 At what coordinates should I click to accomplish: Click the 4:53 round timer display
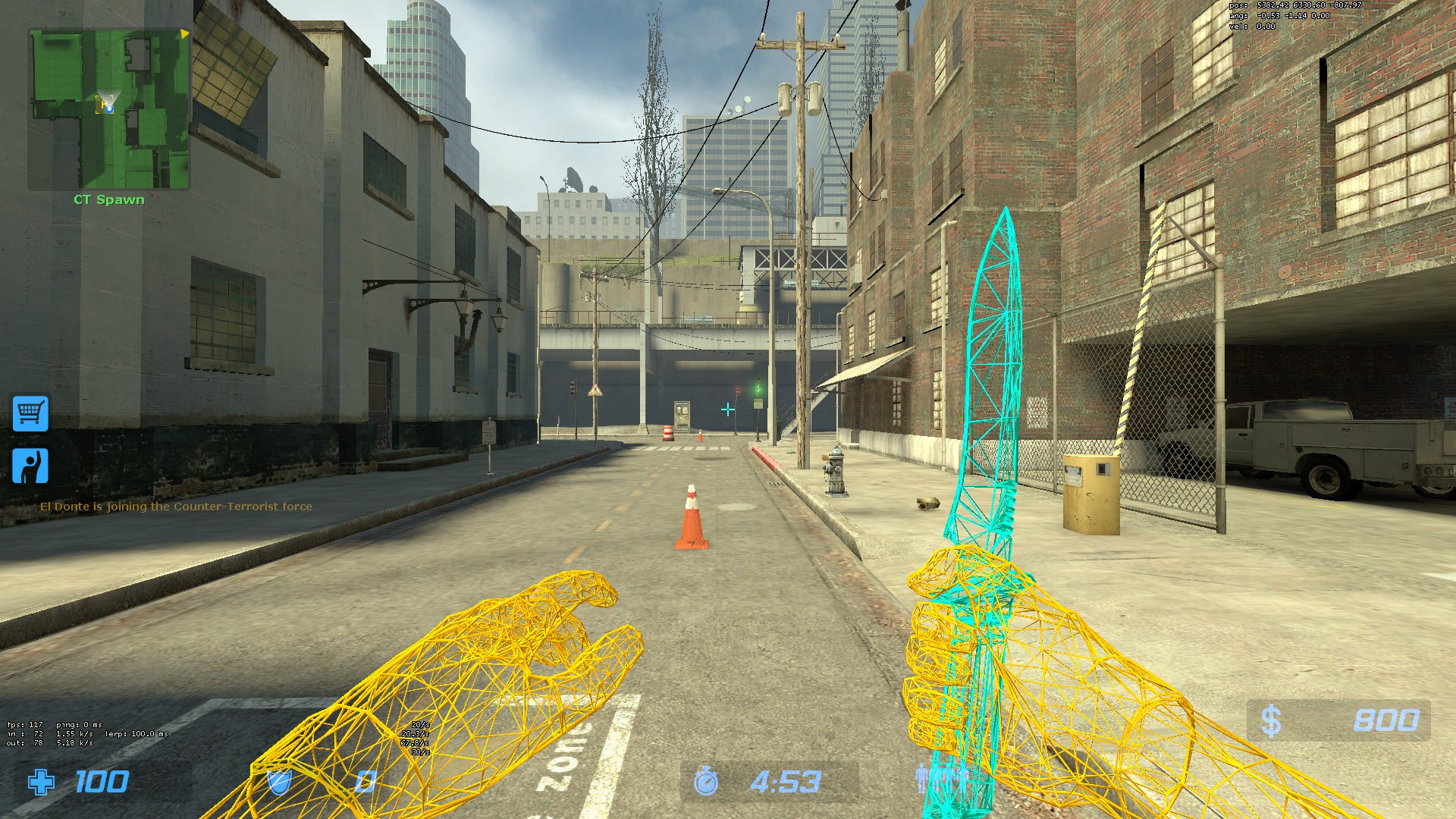[x=785, y=781]
